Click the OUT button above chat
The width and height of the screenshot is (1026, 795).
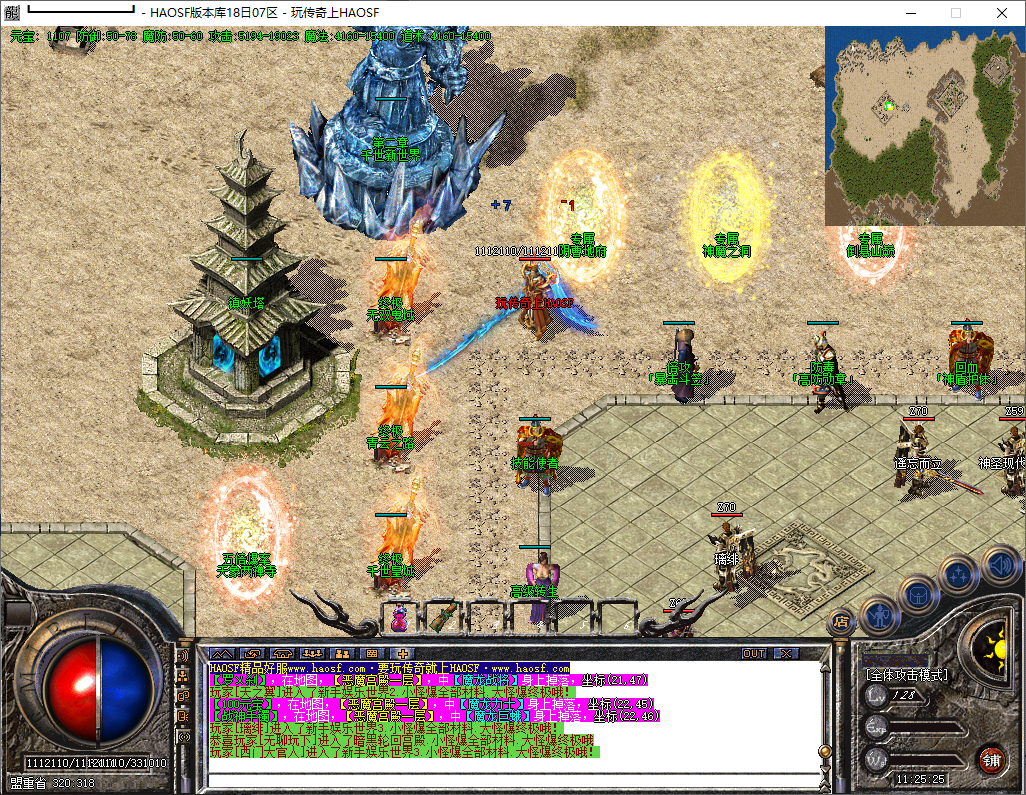point(754,653)
